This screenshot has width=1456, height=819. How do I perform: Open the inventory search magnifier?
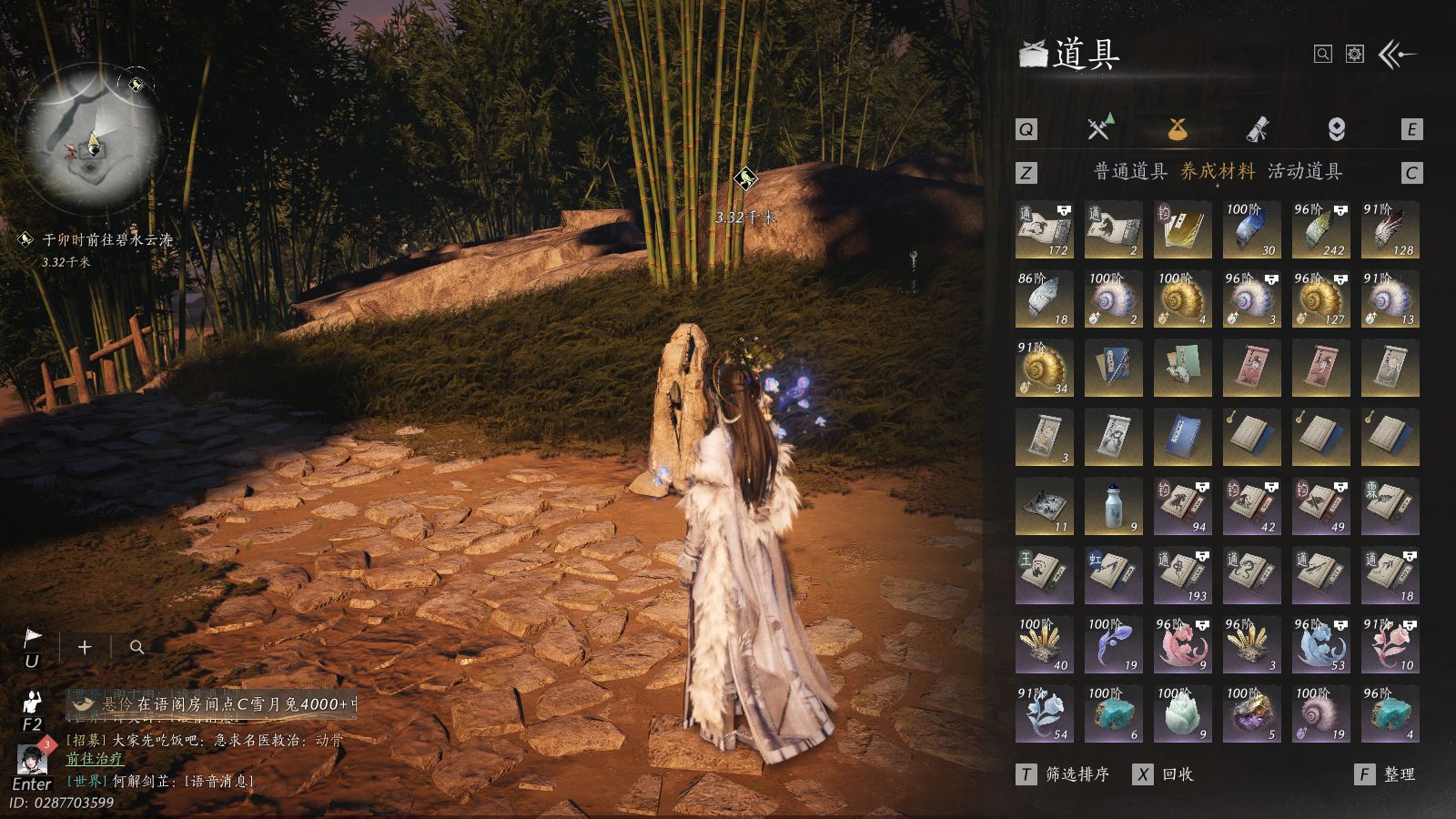tap(1323, 55)
